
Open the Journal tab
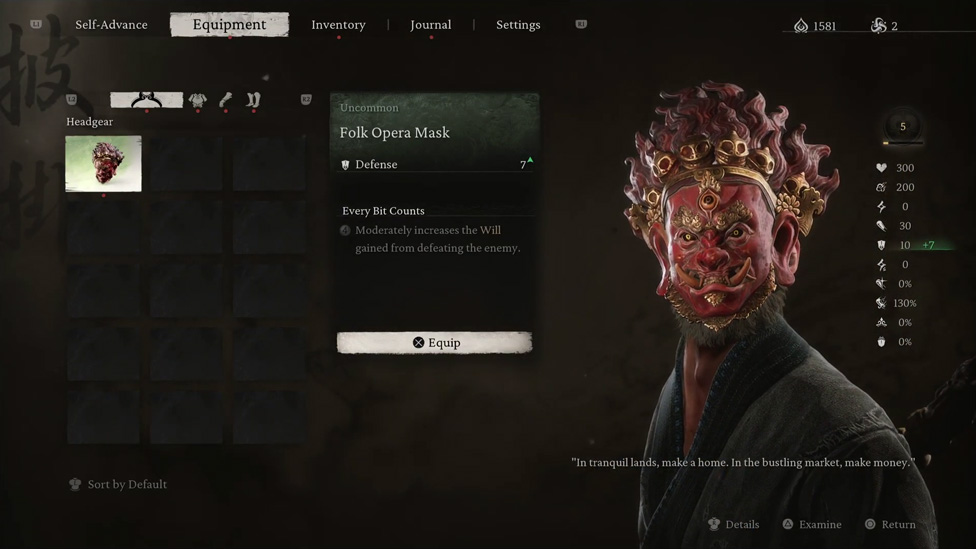(x=430, y=25)
